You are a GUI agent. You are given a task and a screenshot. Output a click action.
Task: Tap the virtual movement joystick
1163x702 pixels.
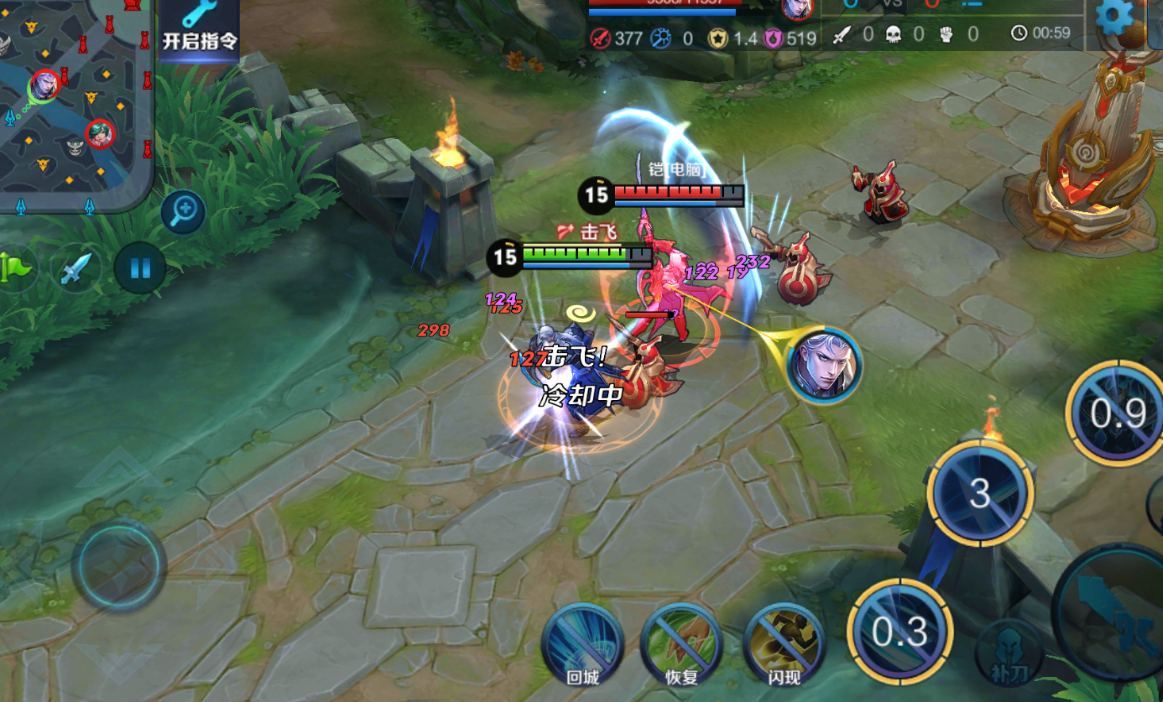point(118,565)
